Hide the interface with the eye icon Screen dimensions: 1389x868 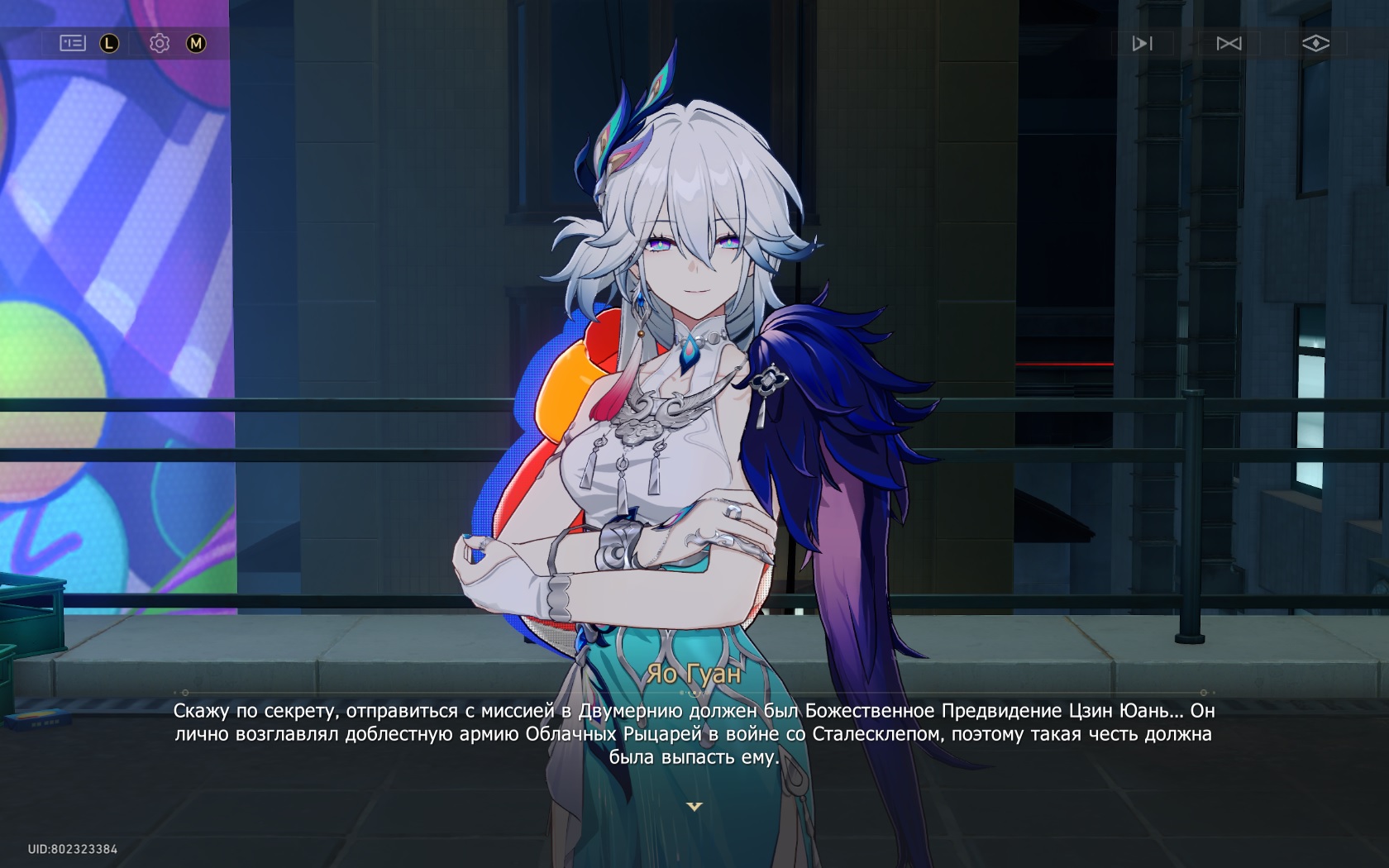click(x=1315, y=43)
